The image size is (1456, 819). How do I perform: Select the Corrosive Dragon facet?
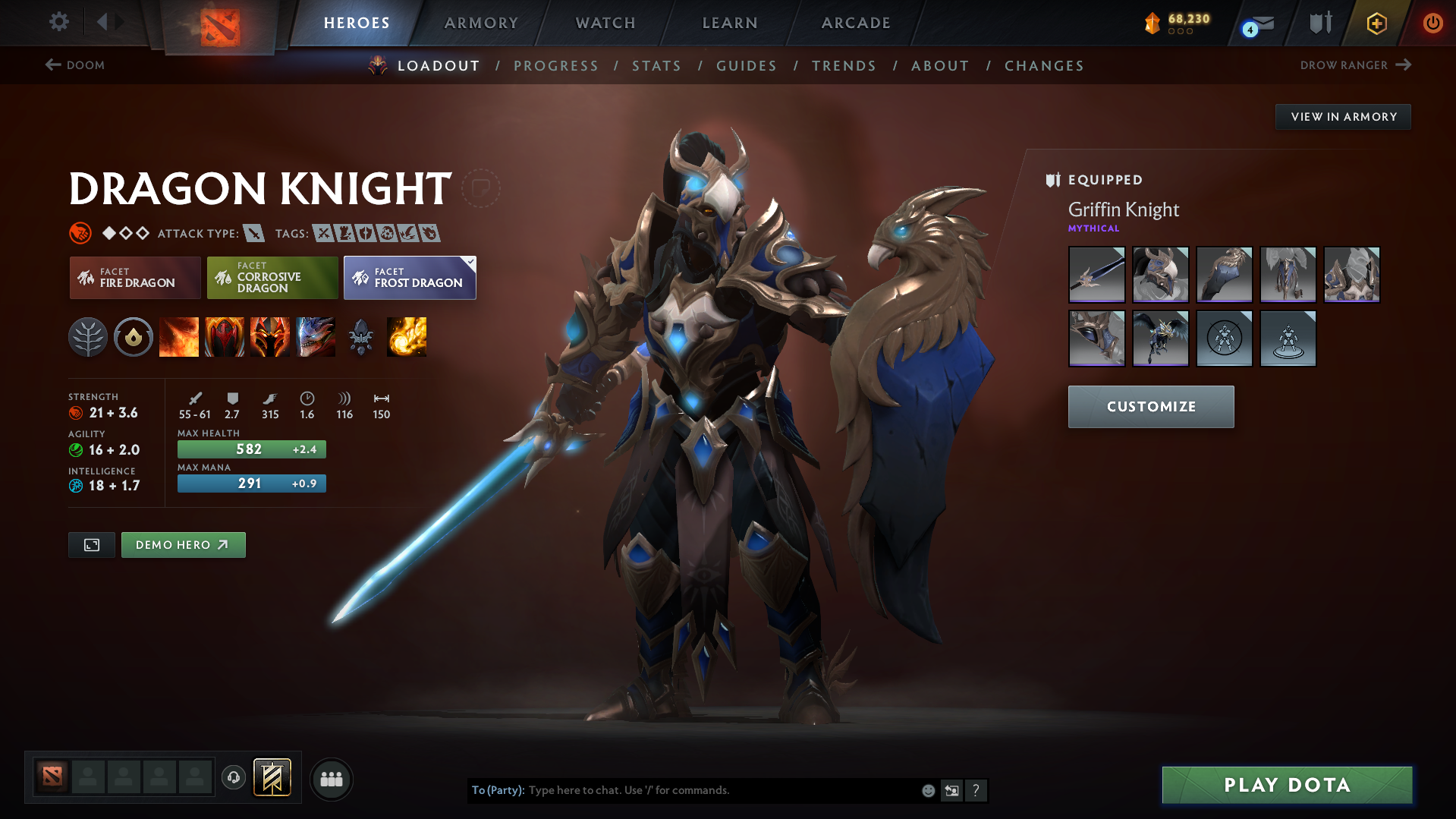point(272,278)
